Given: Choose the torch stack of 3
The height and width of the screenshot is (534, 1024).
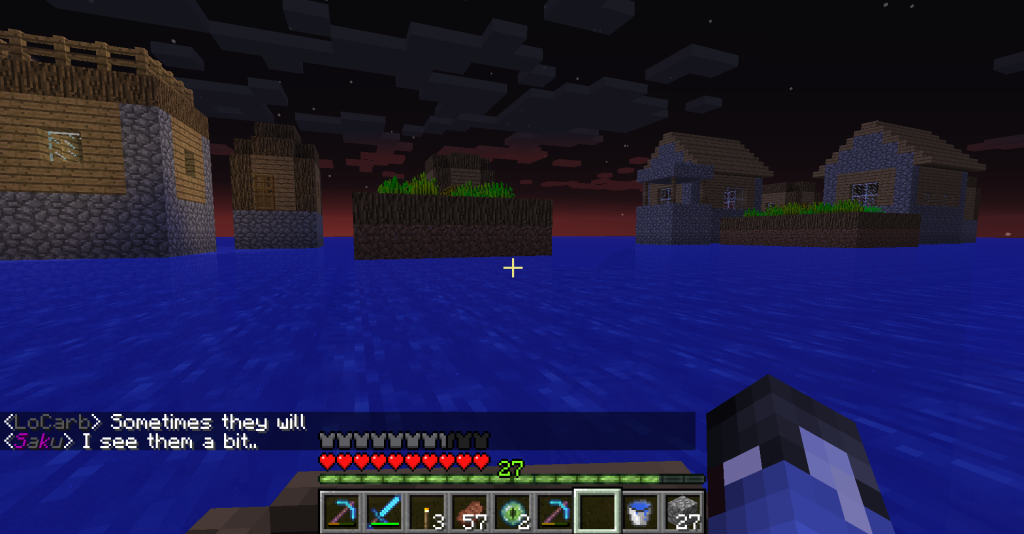Looking at the screenshot, I should pos(426,511).
